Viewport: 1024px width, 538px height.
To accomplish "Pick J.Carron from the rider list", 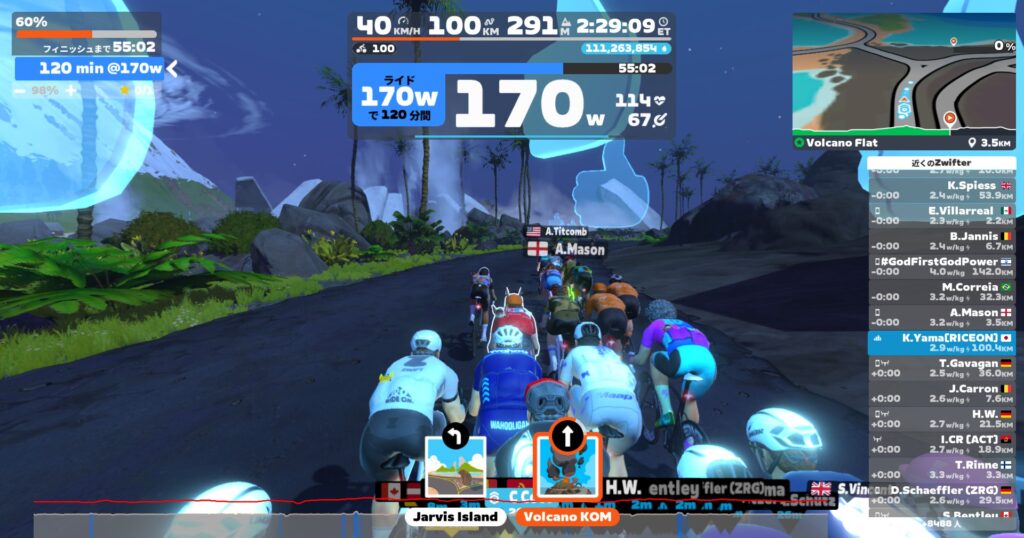I will pos(941,393).
